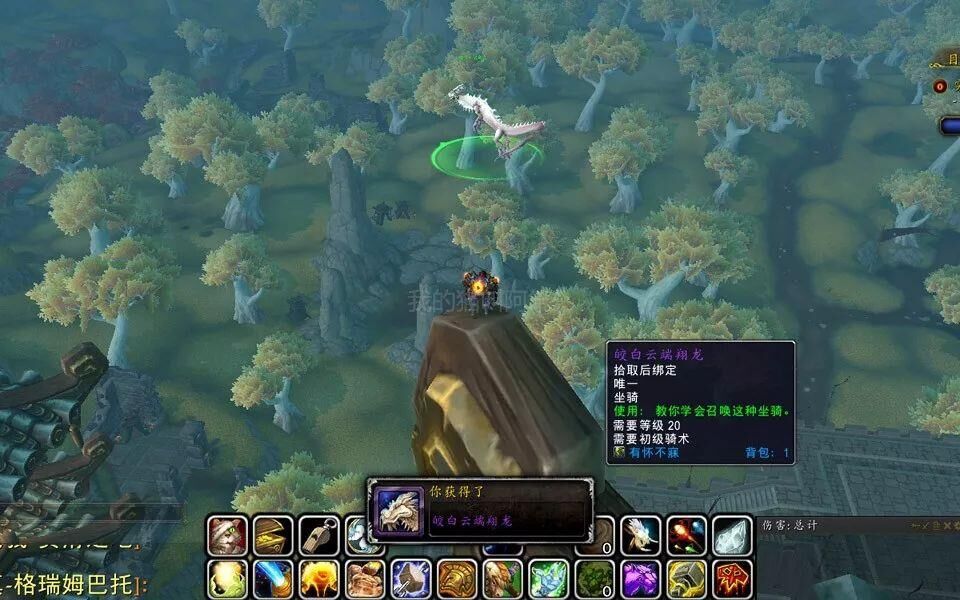Click the loot toast dragon mount icon

click(x=398, y=510)
